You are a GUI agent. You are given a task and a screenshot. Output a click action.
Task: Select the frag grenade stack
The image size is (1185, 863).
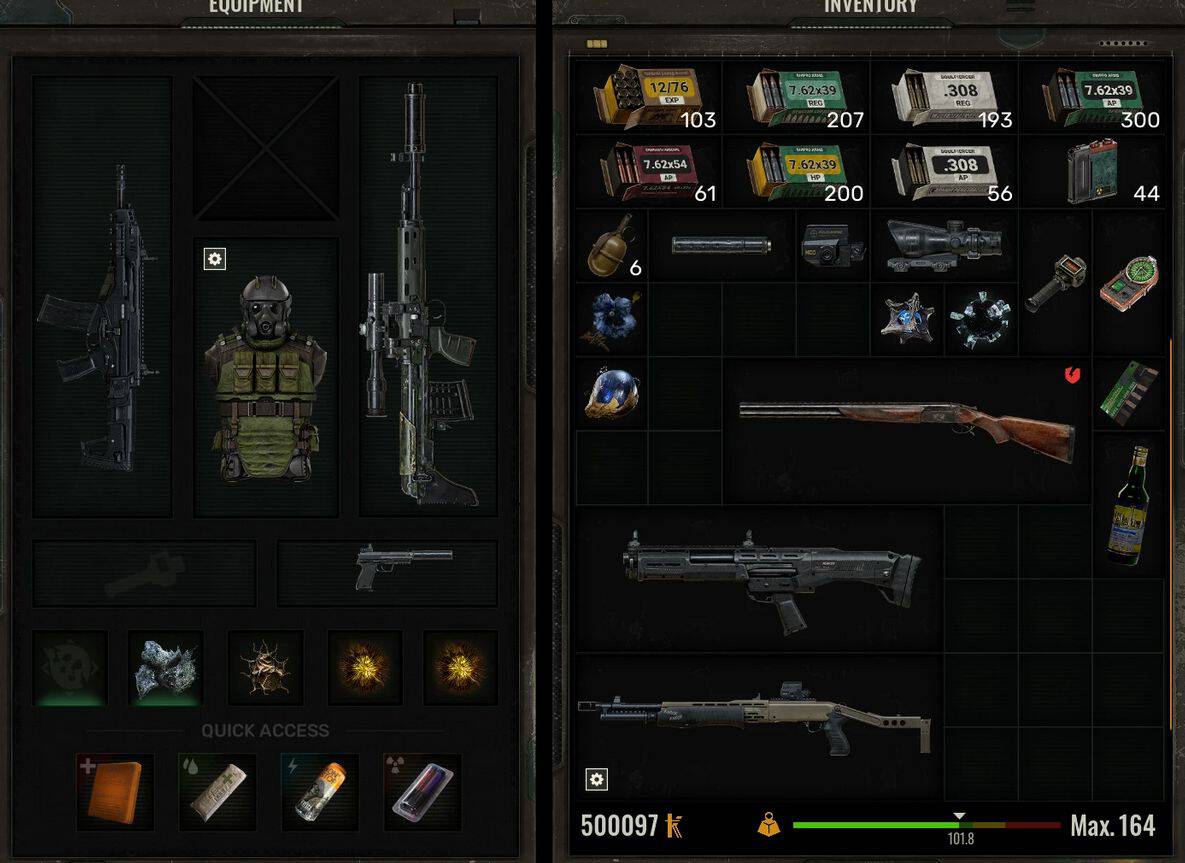(610, 244)
